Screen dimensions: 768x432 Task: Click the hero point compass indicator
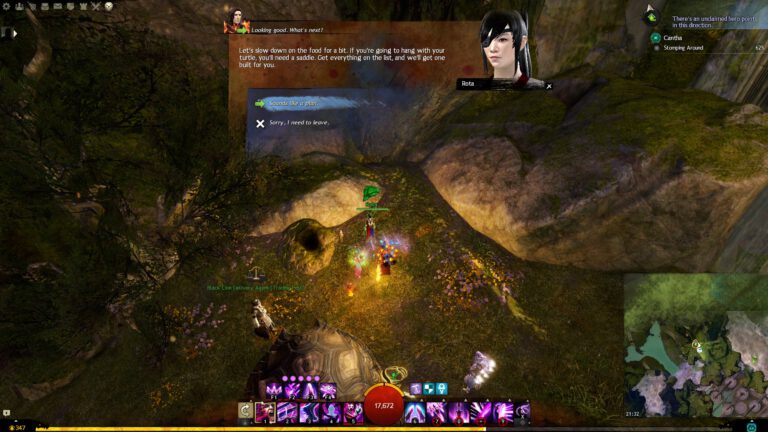[653, 16]
